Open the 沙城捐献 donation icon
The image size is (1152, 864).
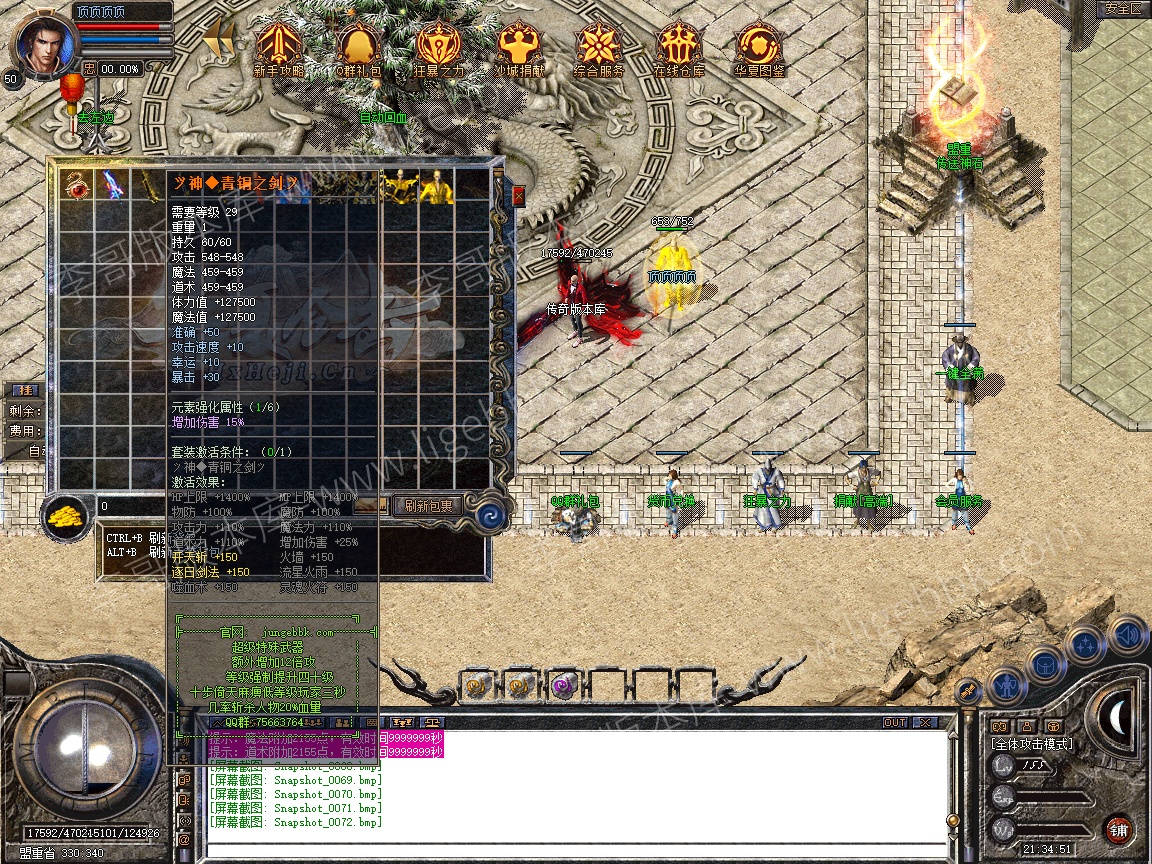tap(519, 45)
